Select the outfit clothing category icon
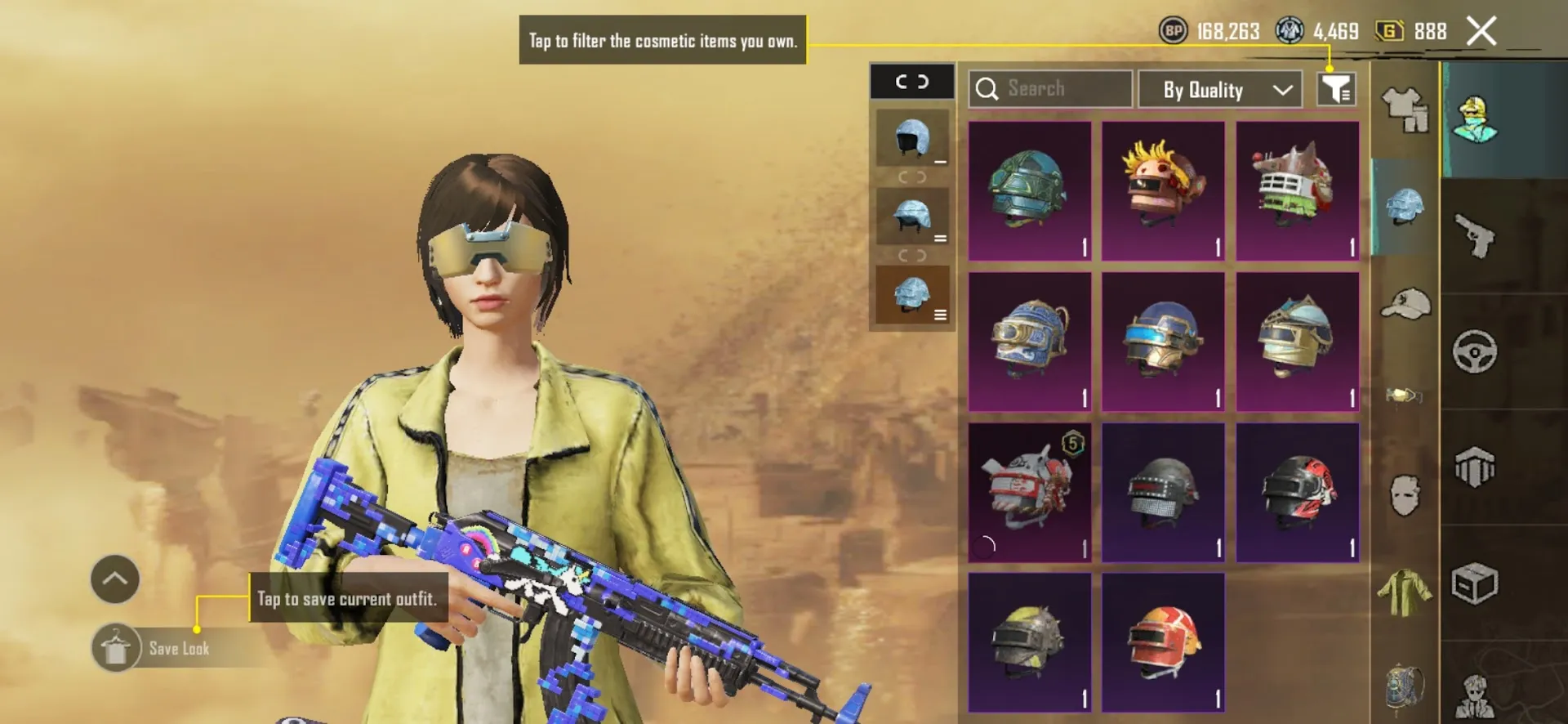1568x724 pixels. click(1405, 110)
